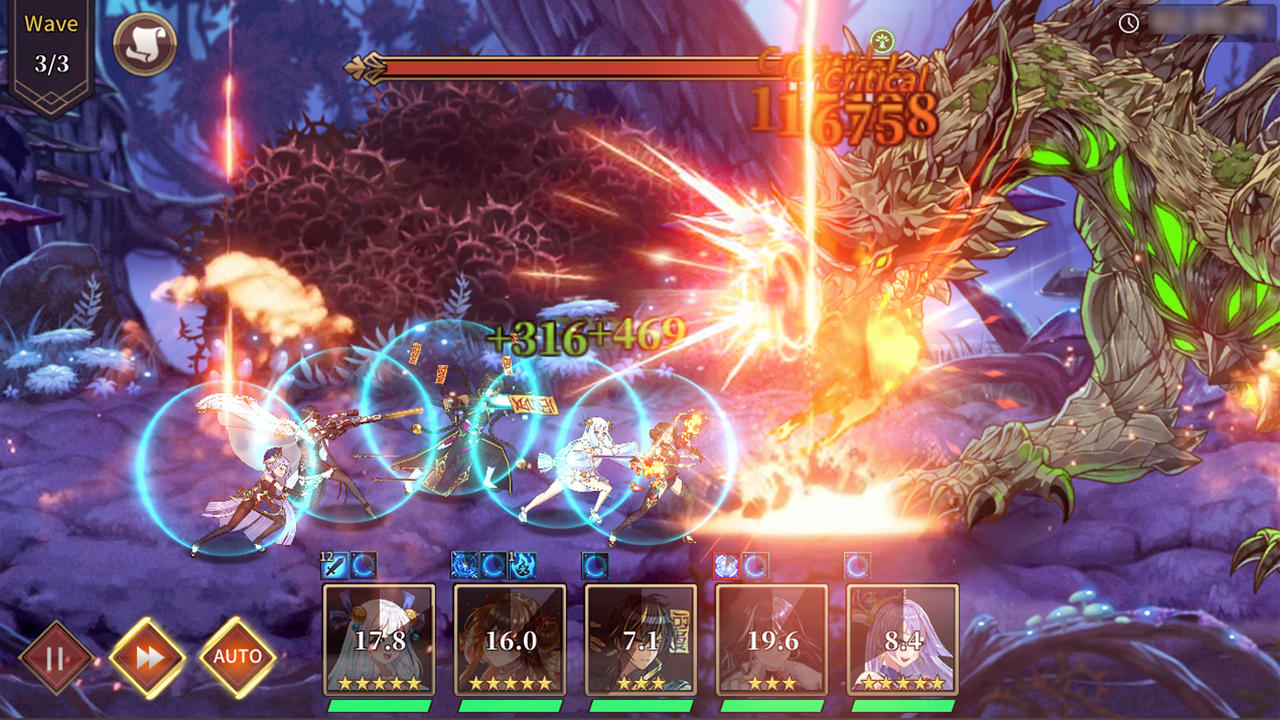Toggle the fast-forward speed control
The width and height of the screenshot is (1280, 720).
[146, 656]
